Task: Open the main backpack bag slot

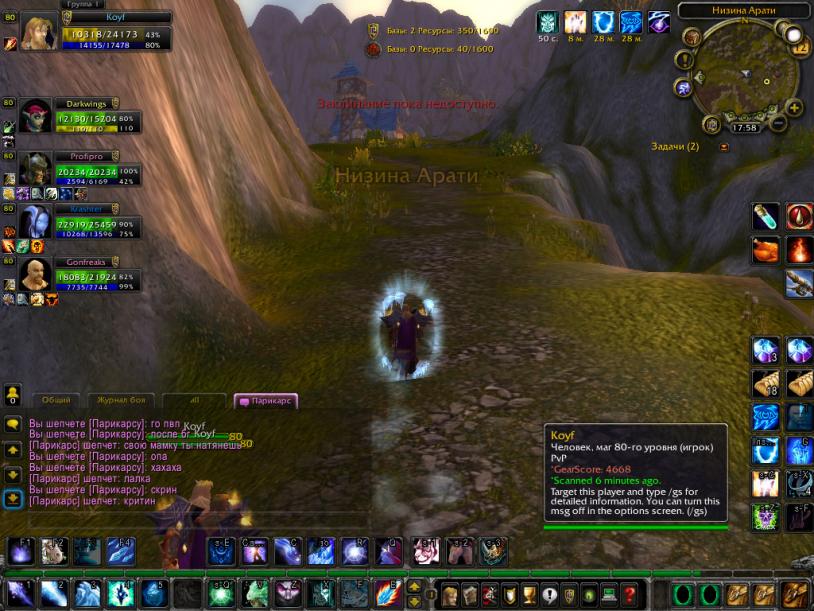Action: 796,594
